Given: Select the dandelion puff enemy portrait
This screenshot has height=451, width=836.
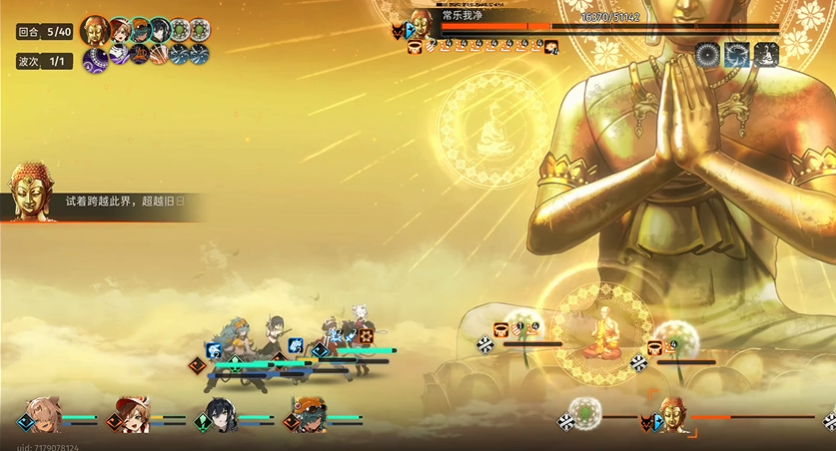Looking at the screenshot, I should pyautogui.click(x=585, y=412).
